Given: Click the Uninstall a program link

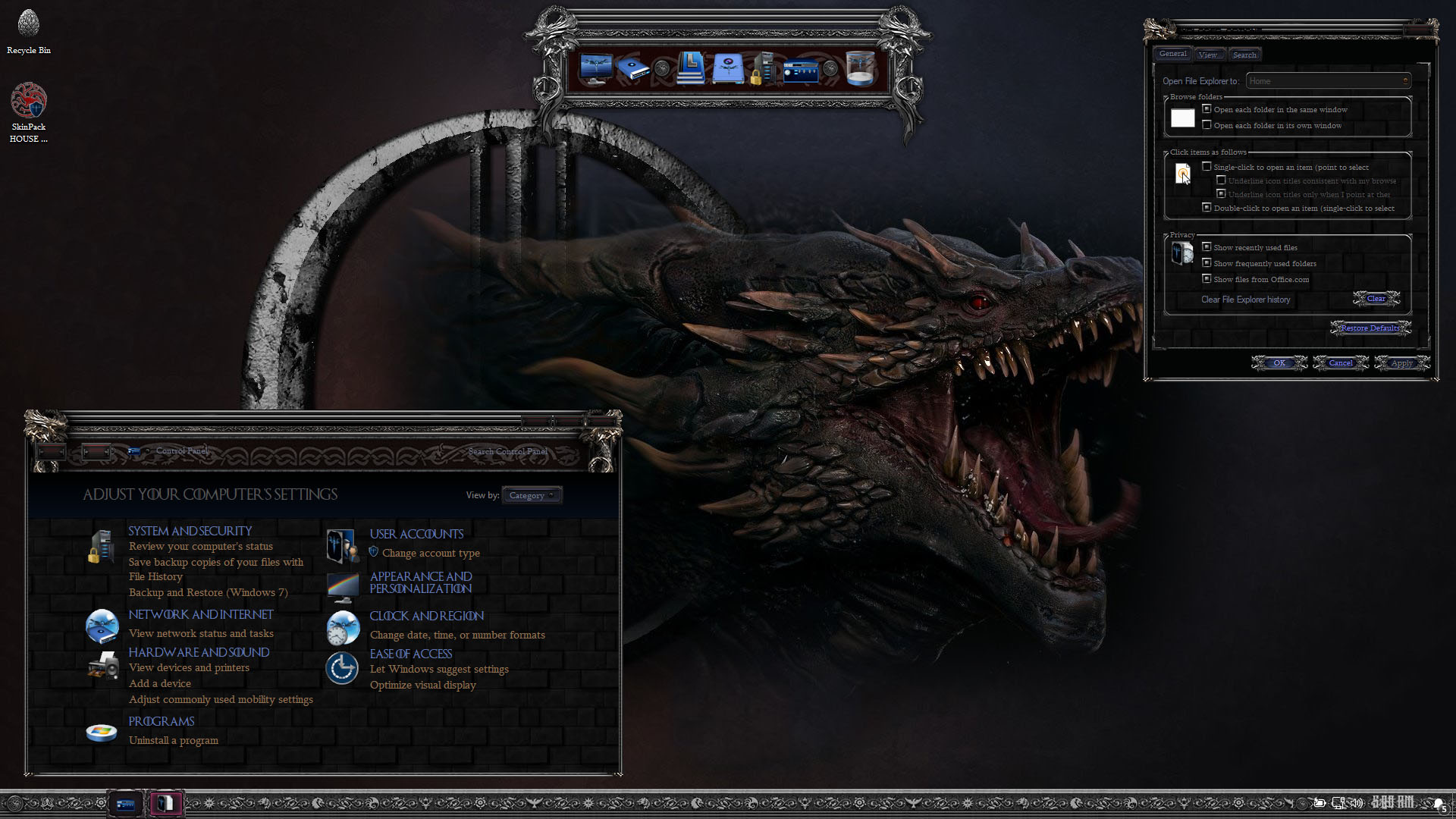Looking at the screenshot, I should click(x=173, y=740).
